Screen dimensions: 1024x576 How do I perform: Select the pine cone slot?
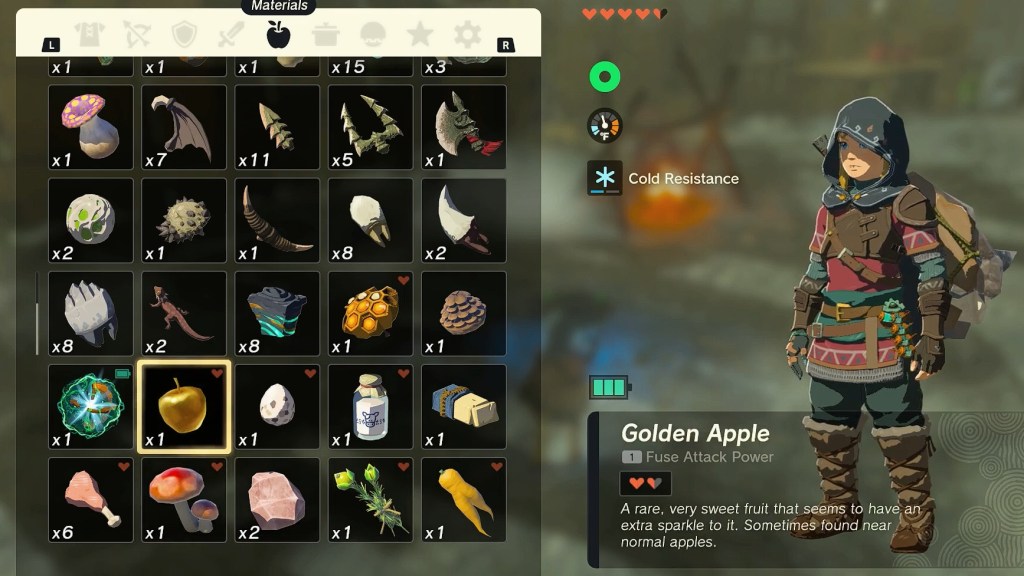[x=464, y=314]
